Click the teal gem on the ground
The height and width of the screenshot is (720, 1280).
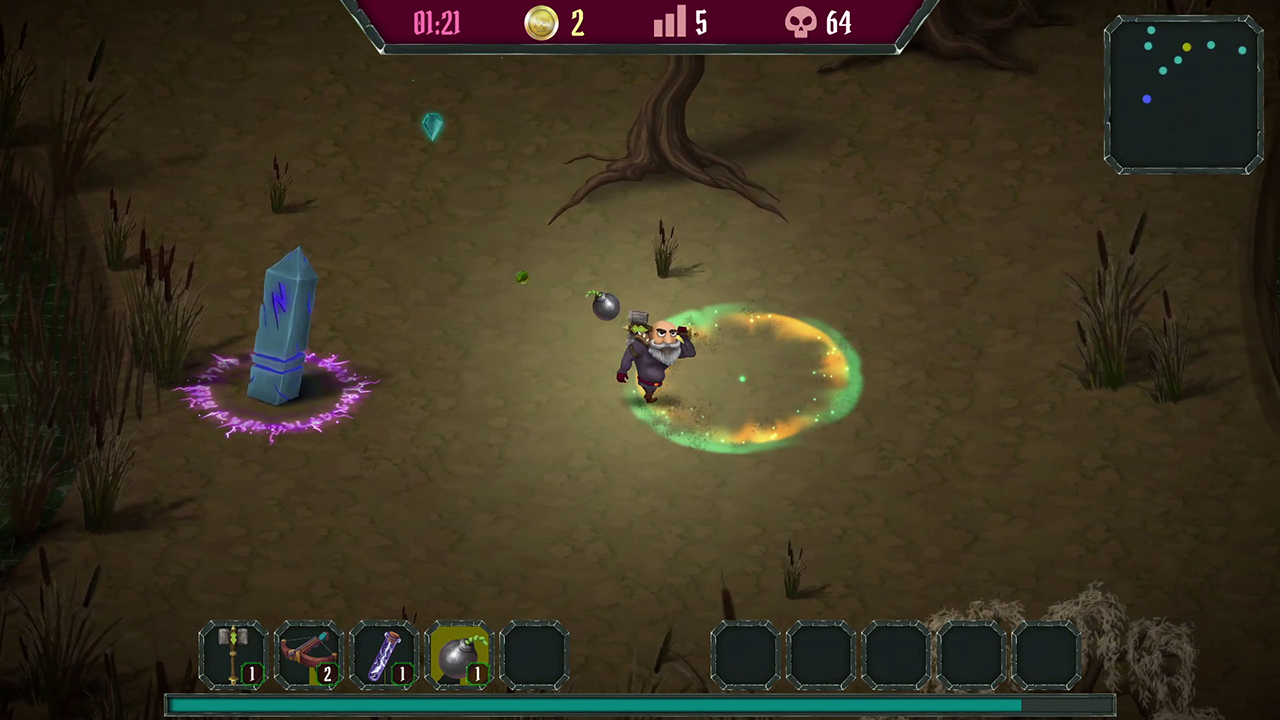tap(431, 126)
